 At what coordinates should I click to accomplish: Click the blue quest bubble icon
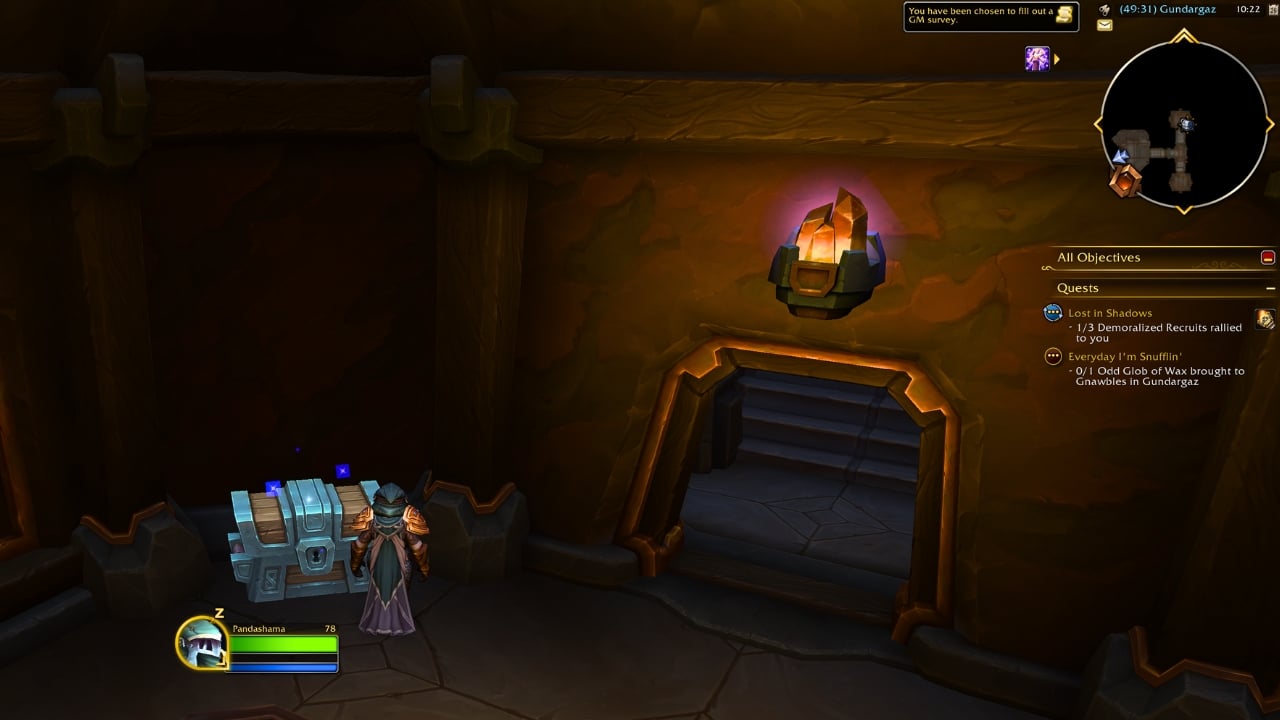(1052, 312)
